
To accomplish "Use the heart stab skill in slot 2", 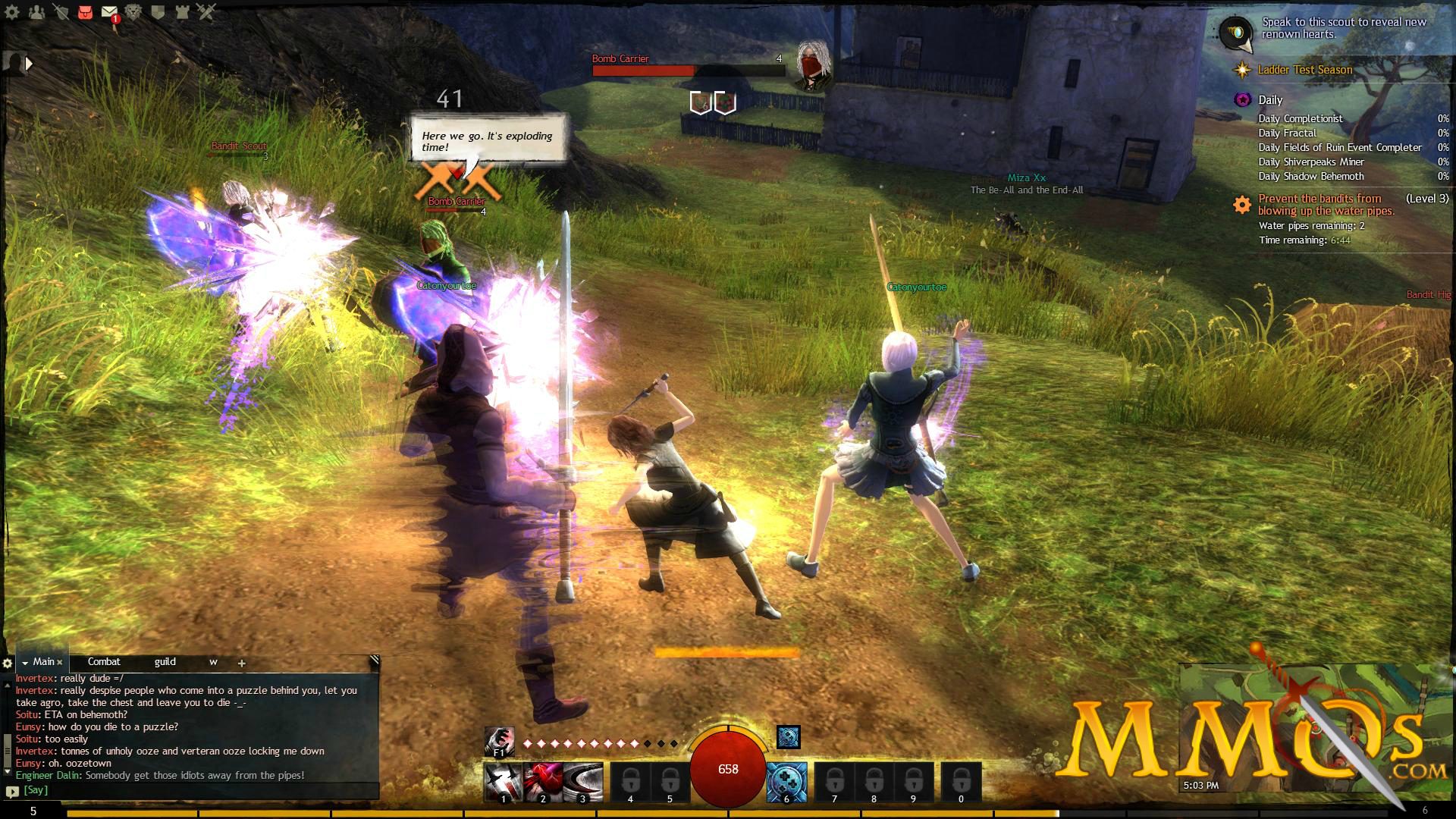I will coord(543,780).
